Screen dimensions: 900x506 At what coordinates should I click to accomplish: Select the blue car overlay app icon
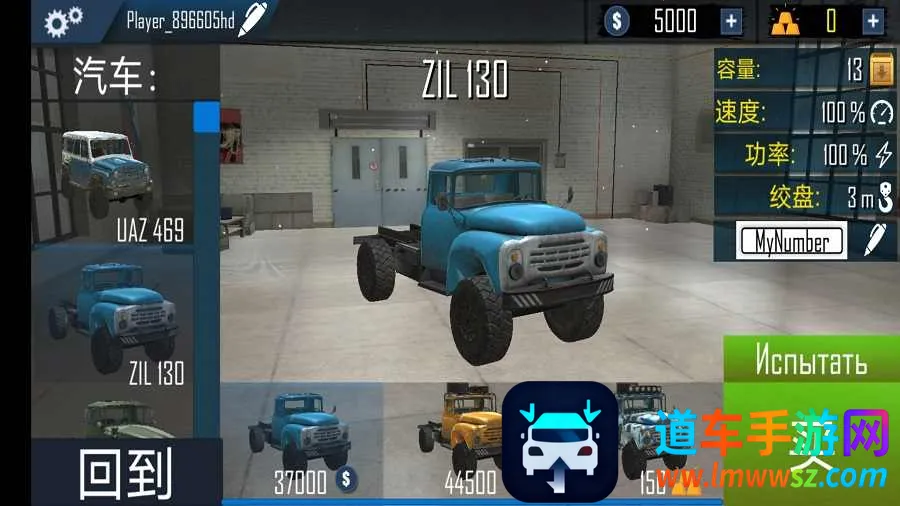point(559,441)
